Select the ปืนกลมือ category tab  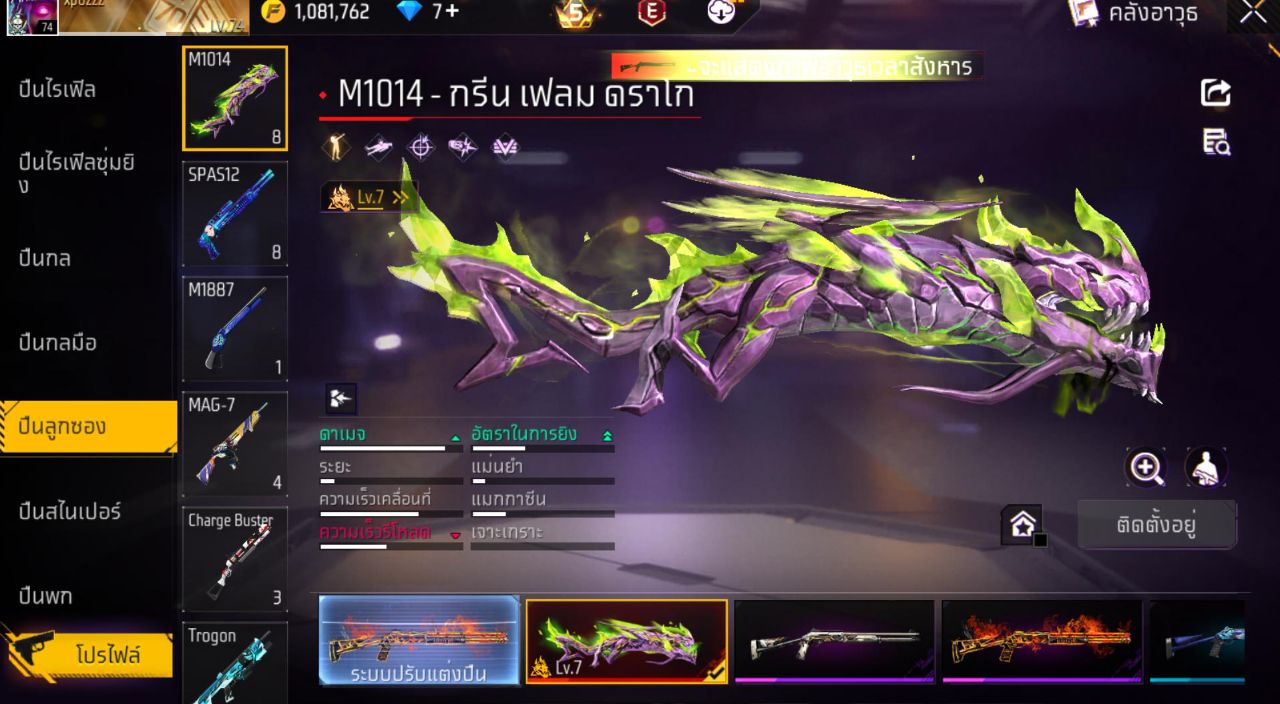tap(58, 343)
